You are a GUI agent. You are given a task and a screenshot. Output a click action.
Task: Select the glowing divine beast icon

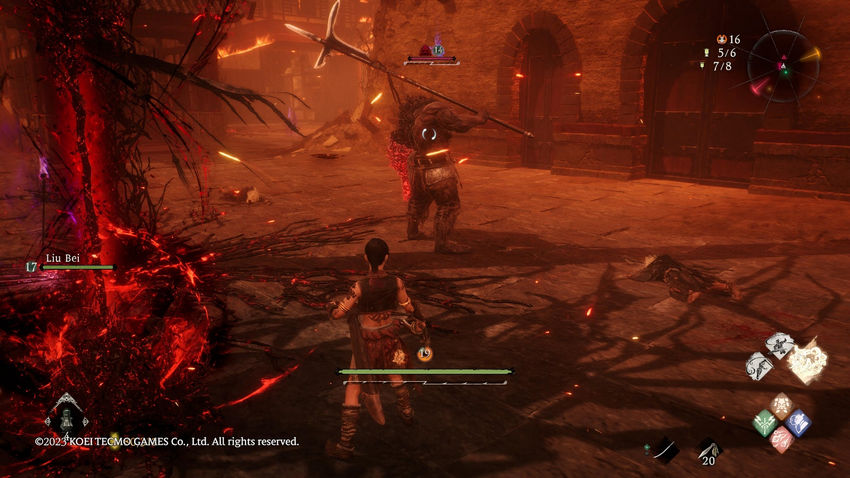pos(808,361)
